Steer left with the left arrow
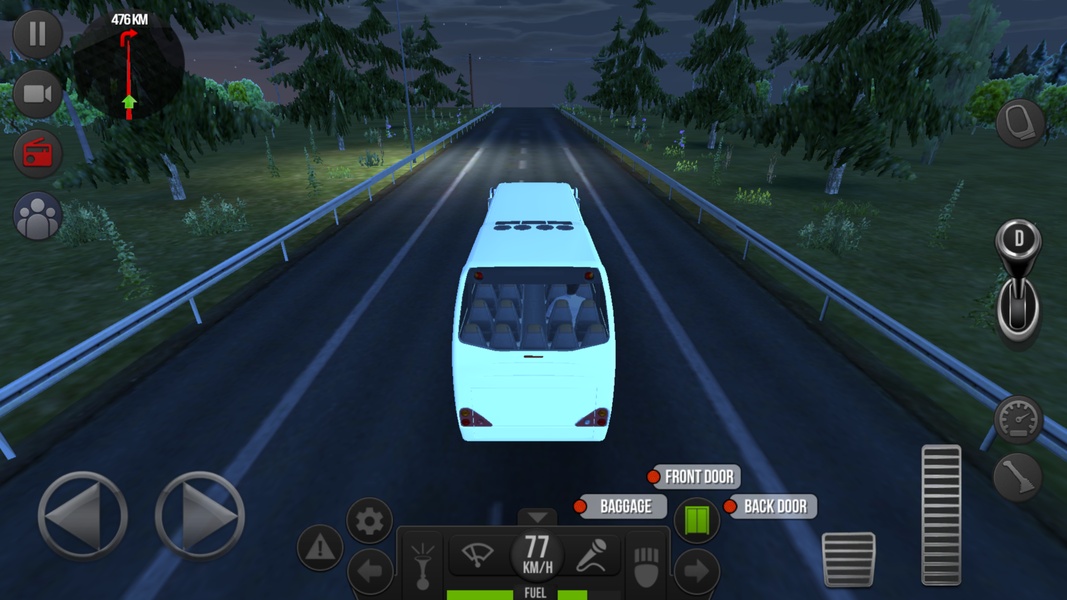The width and height of the screenshot is (1067, 600). 82,516
